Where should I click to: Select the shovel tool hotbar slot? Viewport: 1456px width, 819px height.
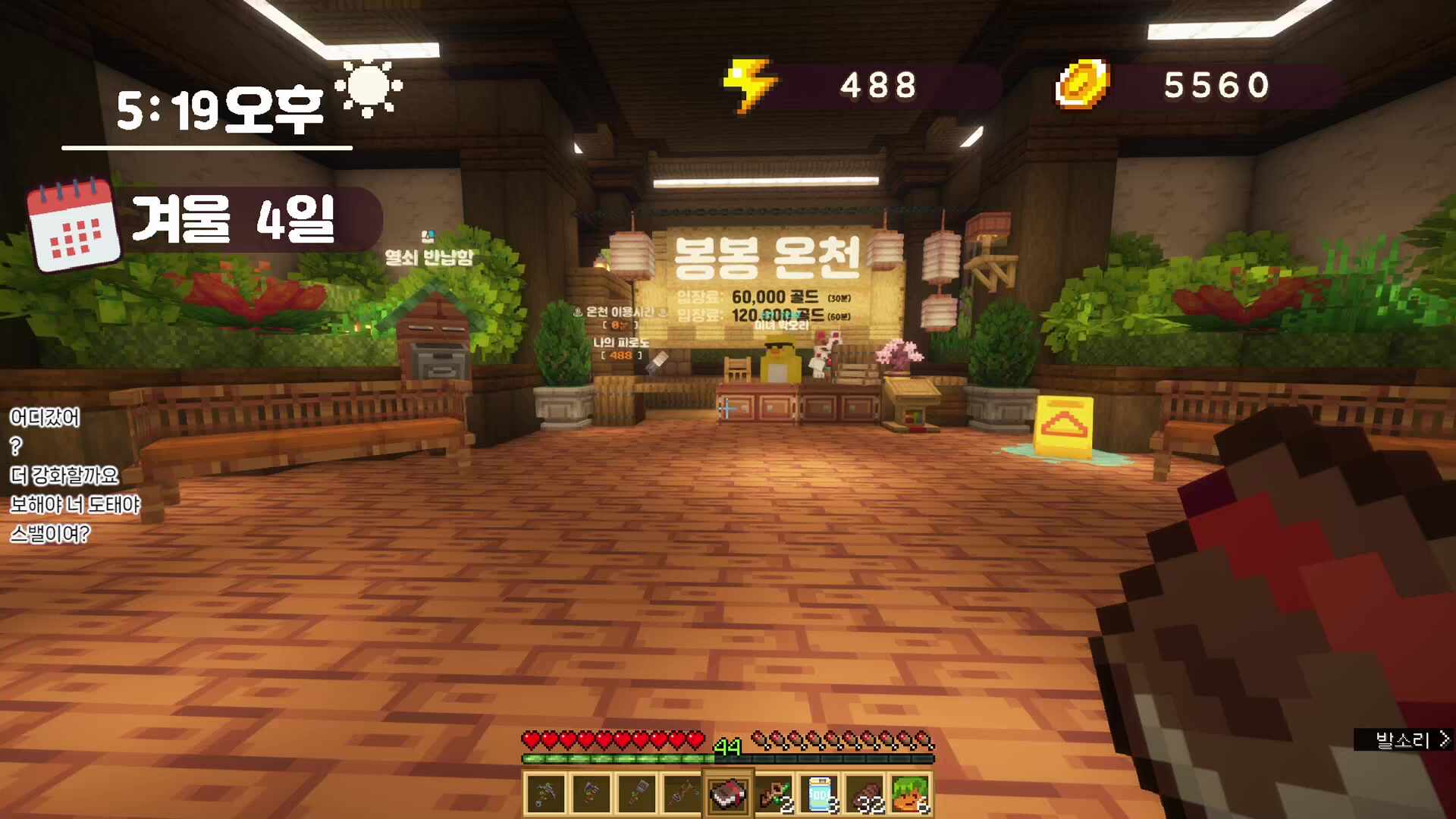click(x=637, y=794)
